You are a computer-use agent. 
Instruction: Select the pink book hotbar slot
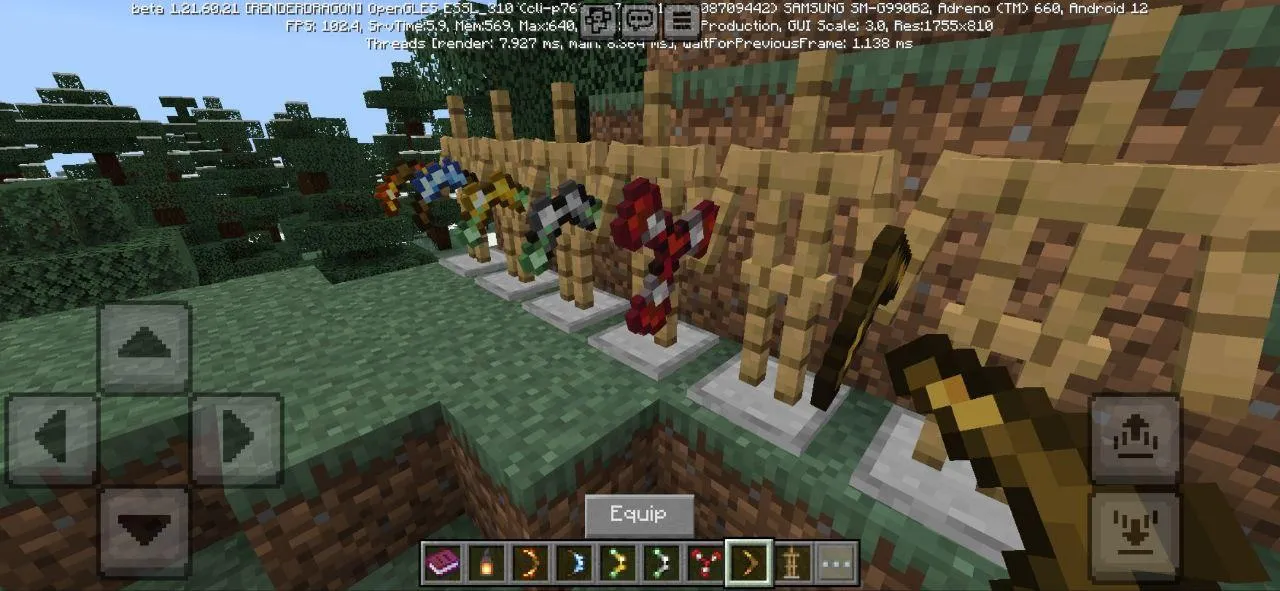click(440, 565)
